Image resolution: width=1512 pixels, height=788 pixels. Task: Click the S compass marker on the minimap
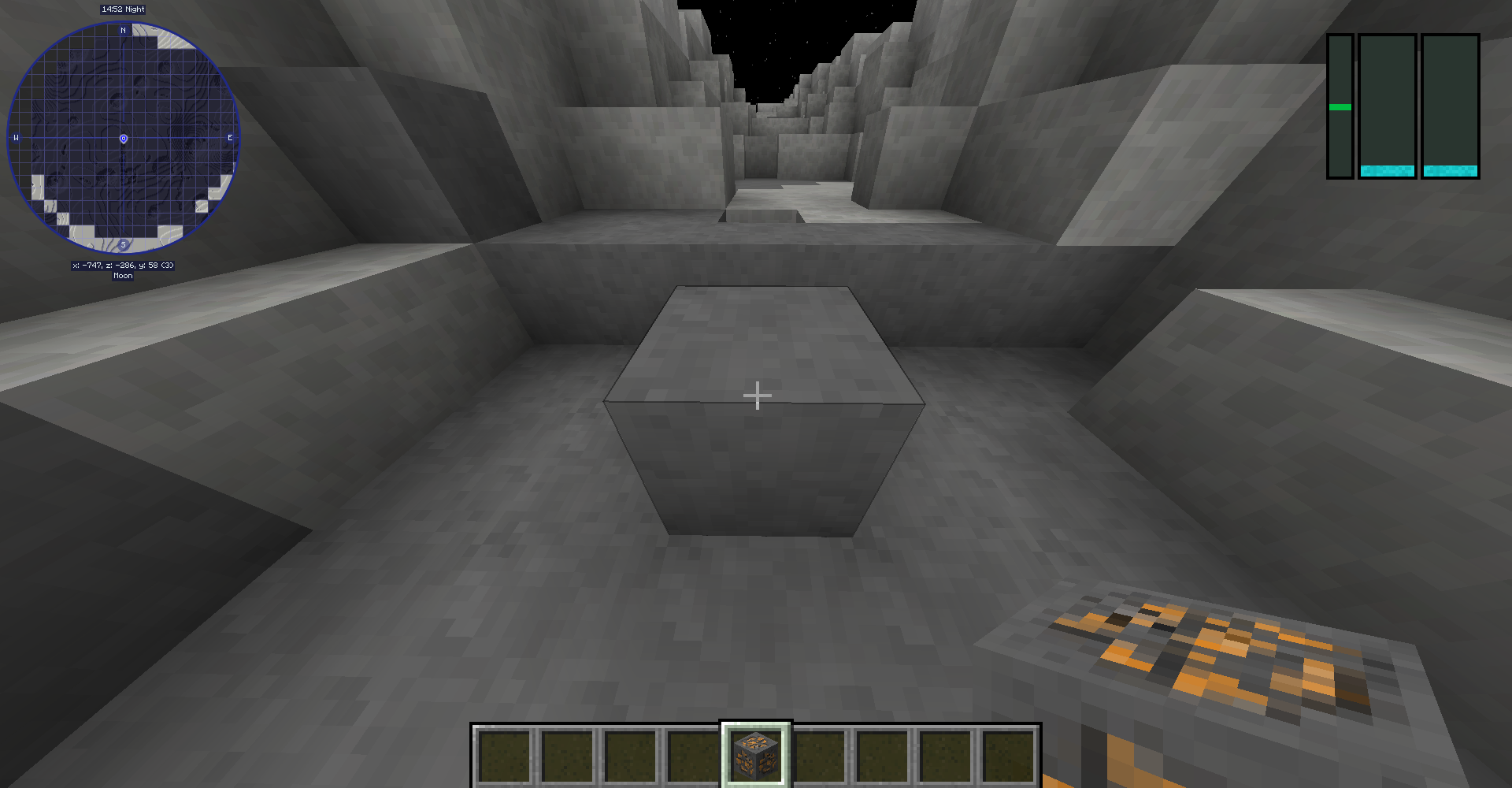122,246
